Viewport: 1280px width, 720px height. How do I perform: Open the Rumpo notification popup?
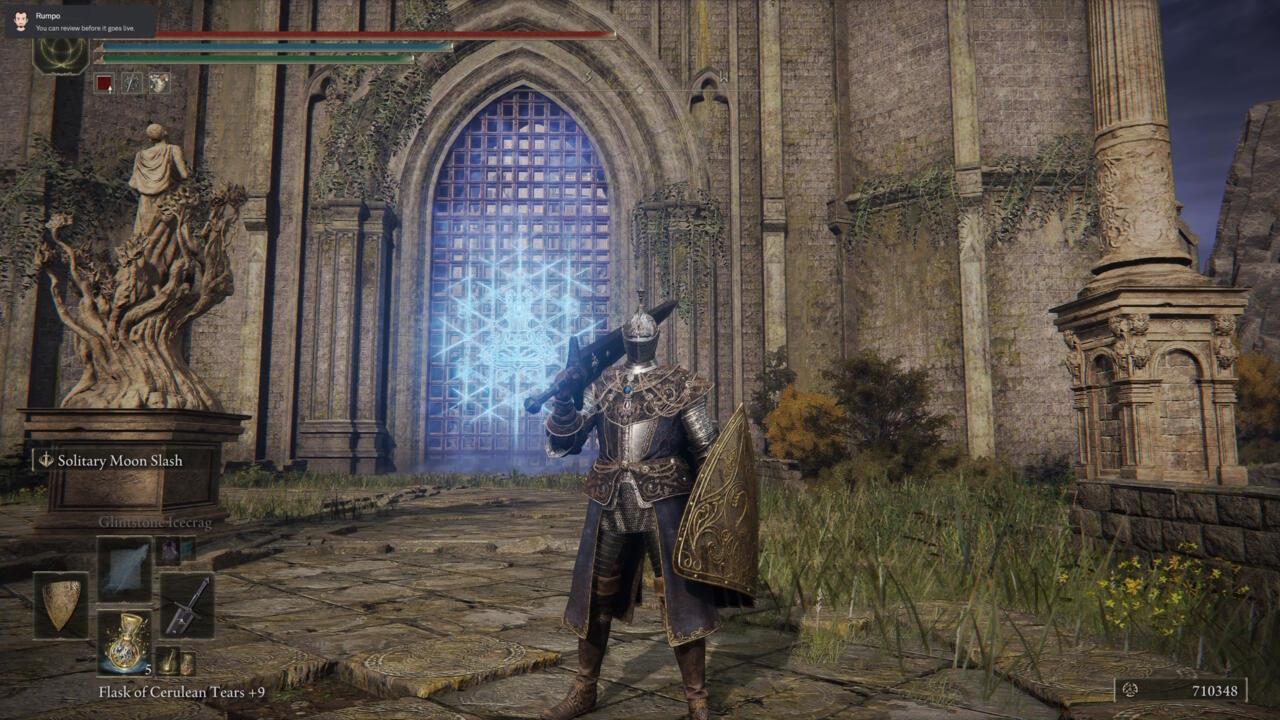pos(78,22)
